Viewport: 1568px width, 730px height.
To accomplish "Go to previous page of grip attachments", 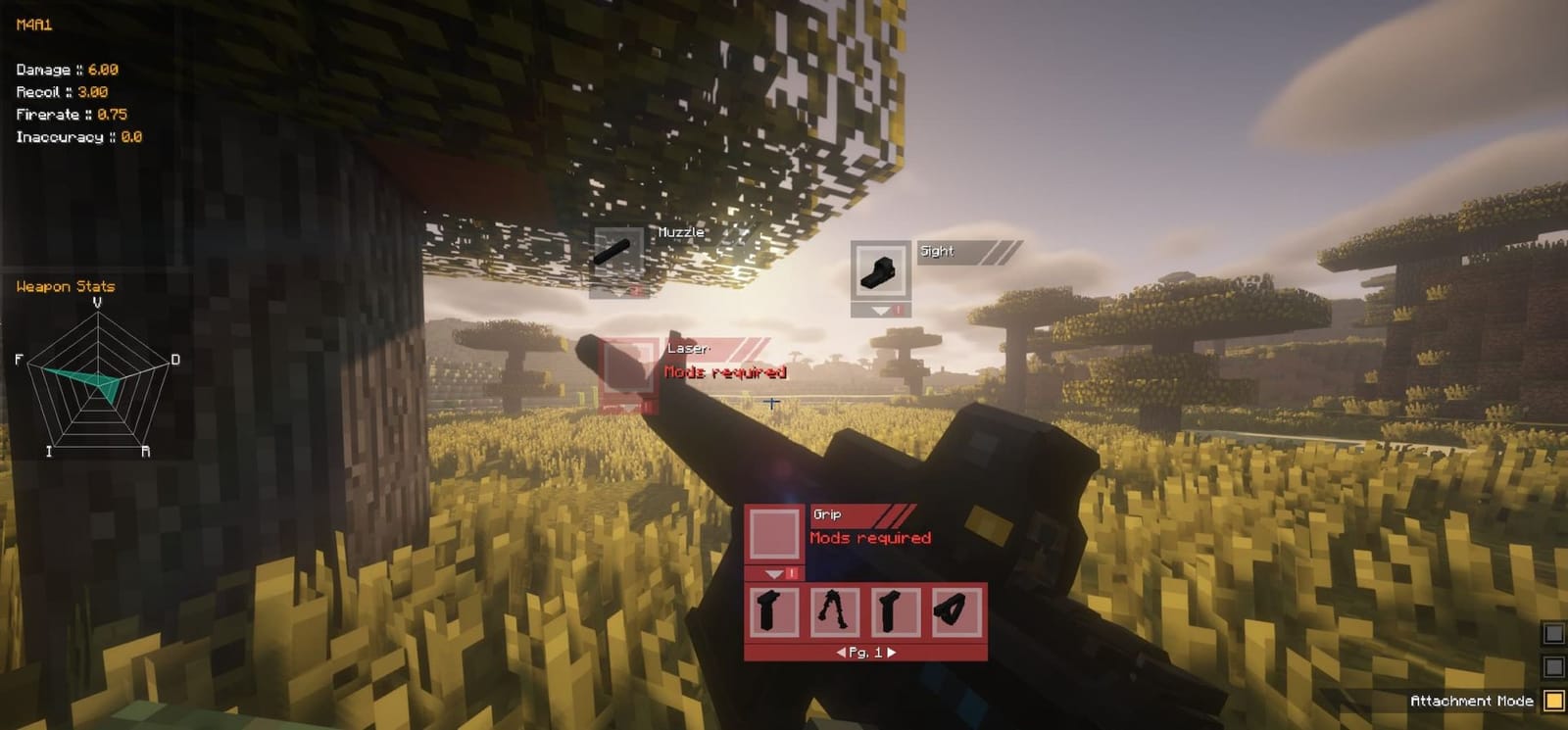I will [x=842, y=653].
